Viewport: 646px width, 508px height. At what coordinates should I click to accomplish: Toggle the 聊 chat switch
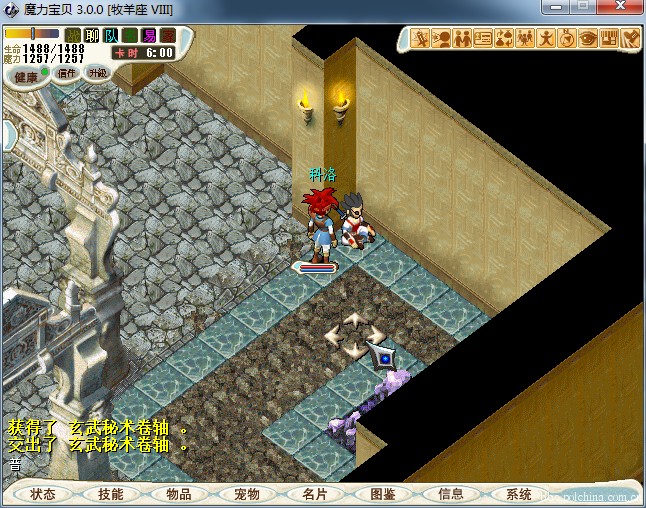click(x=92, y=36)
